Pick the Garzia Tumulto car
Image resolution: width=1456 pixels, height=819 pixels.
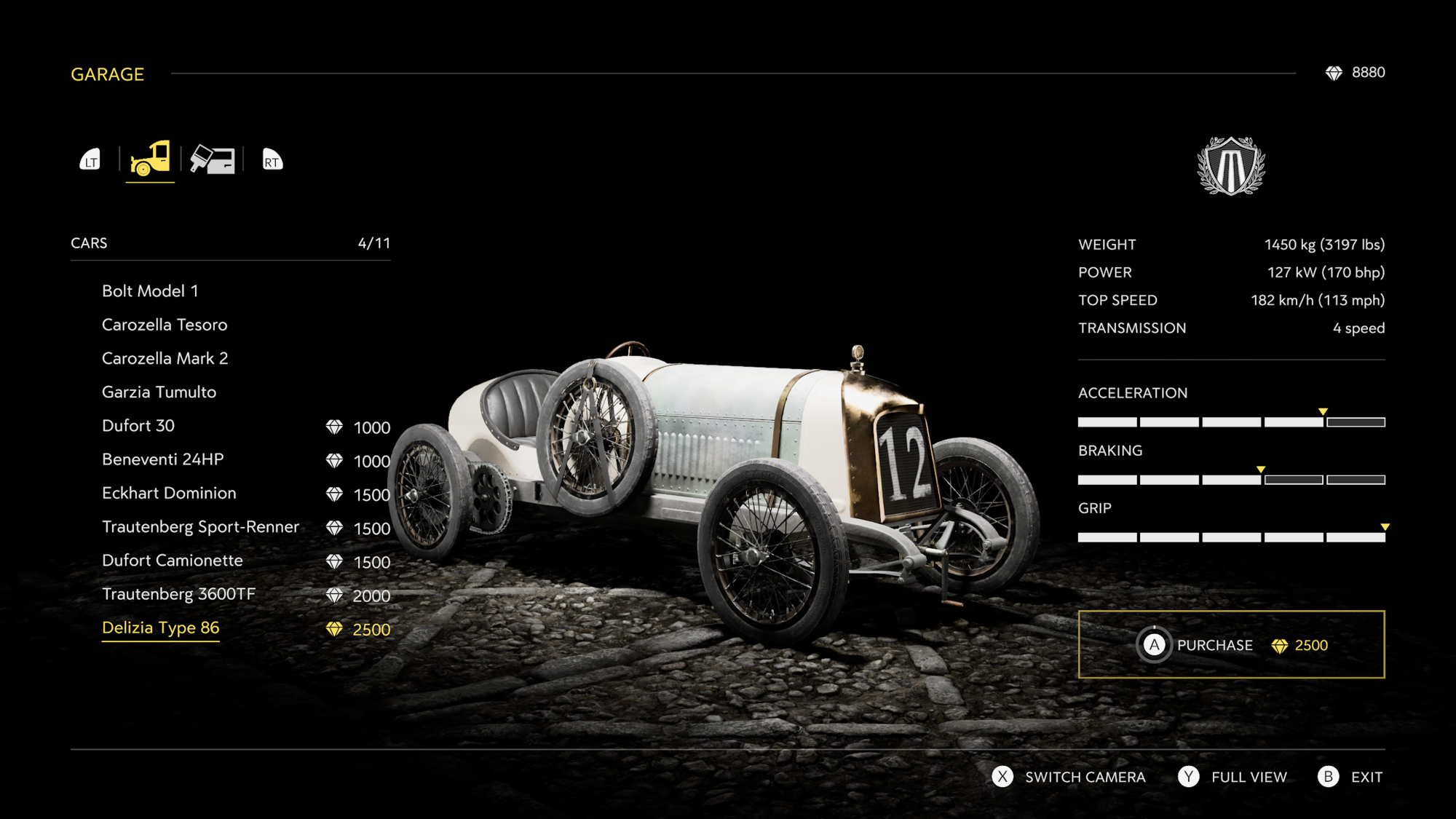pos(159,392)
